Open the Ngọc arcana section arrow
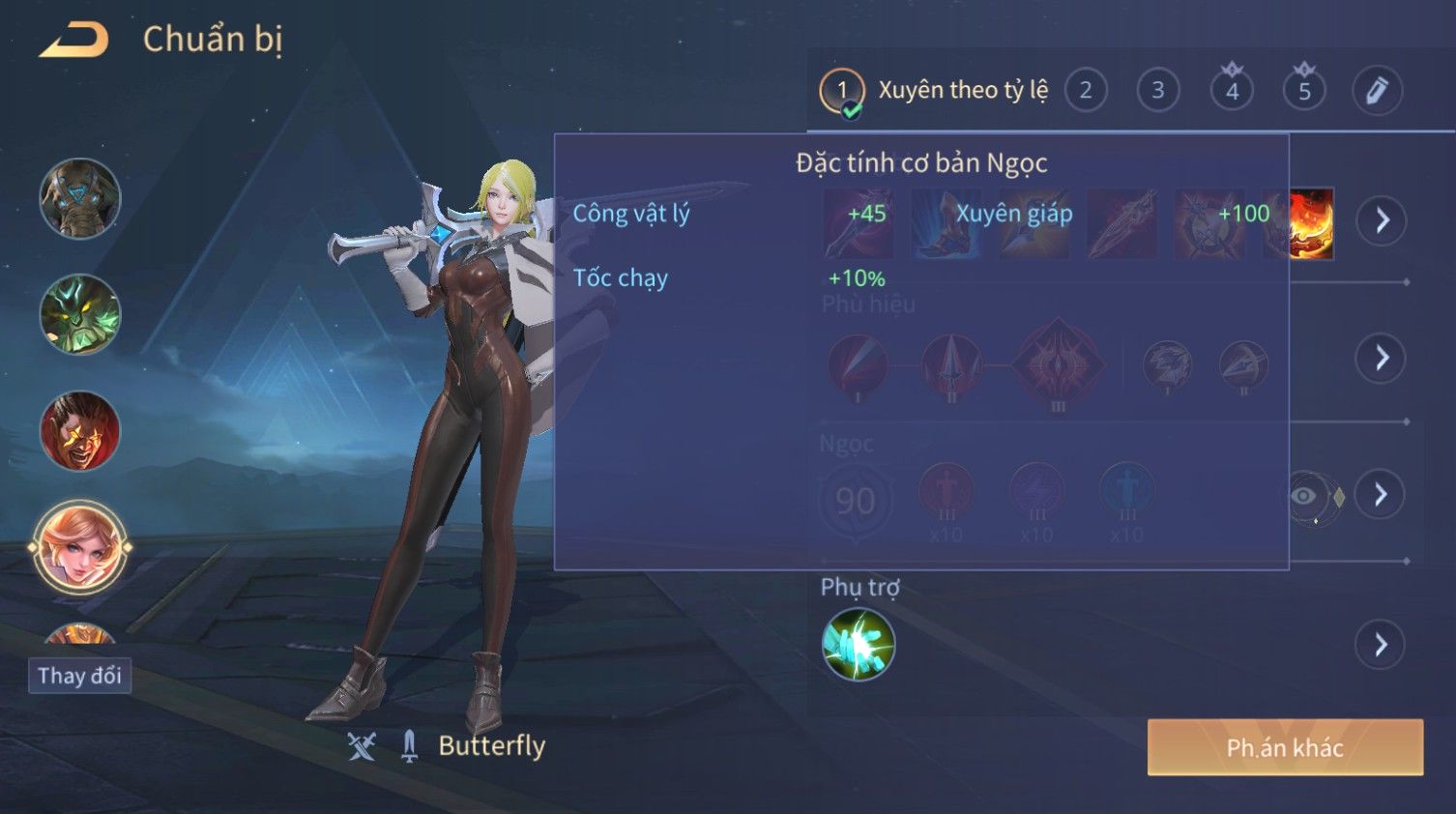 coord(1382,495)
